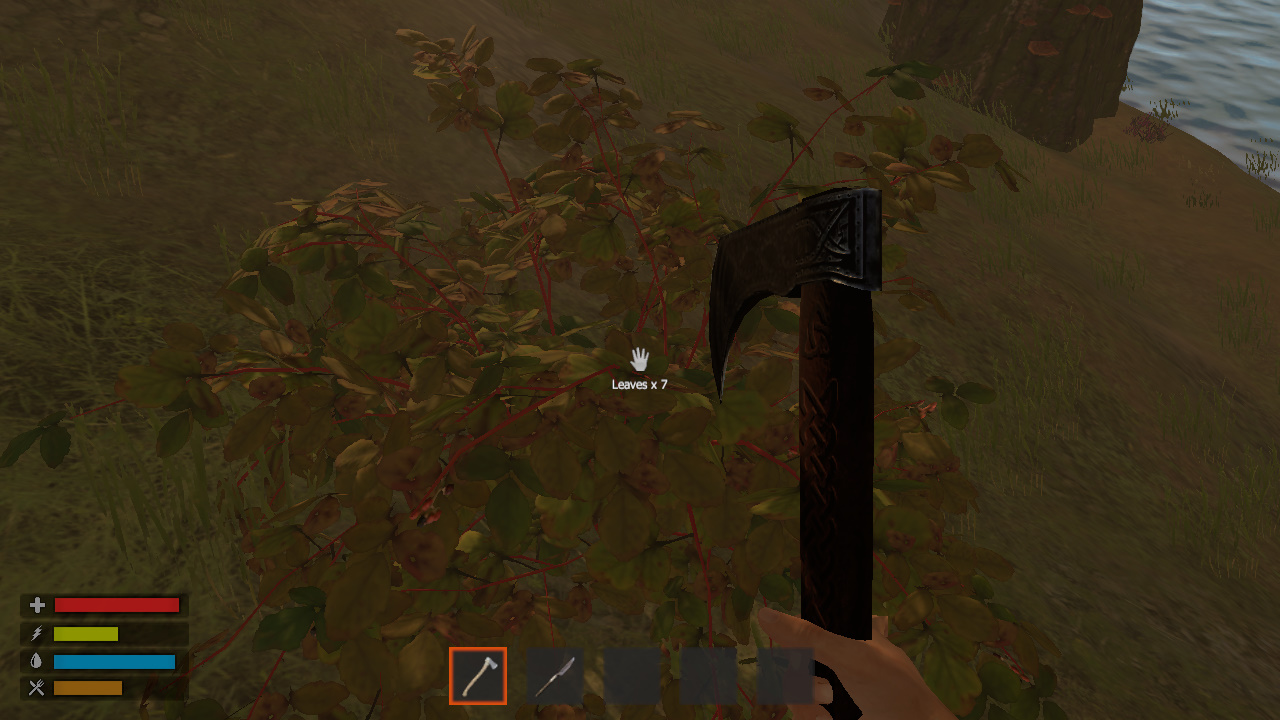Click the hunger utensils icon
The width and height of the screenshot is (1280, 720).
point(36,687)
